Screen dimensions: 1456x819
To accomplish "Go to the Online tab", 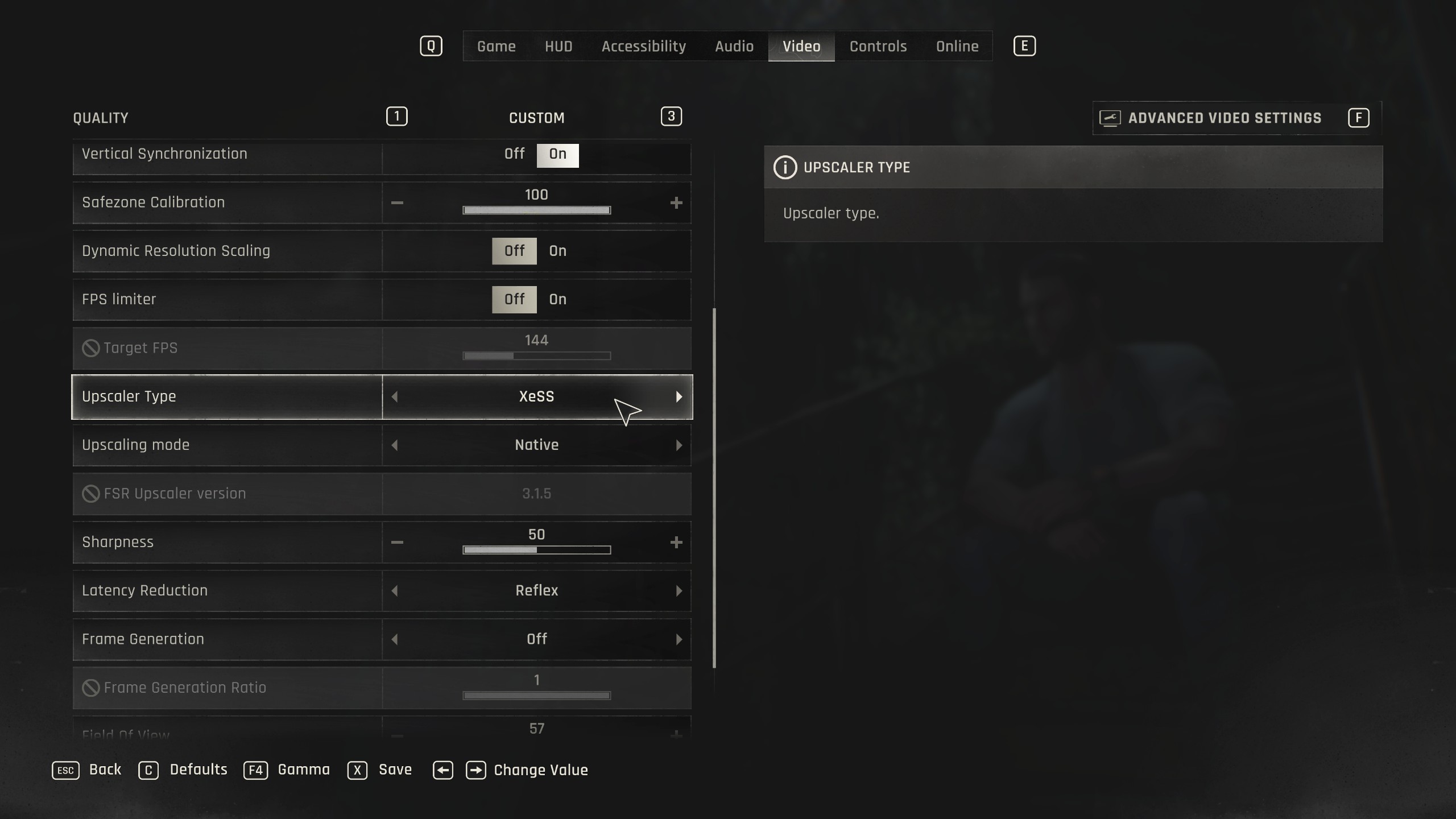I will coord(957,46).
